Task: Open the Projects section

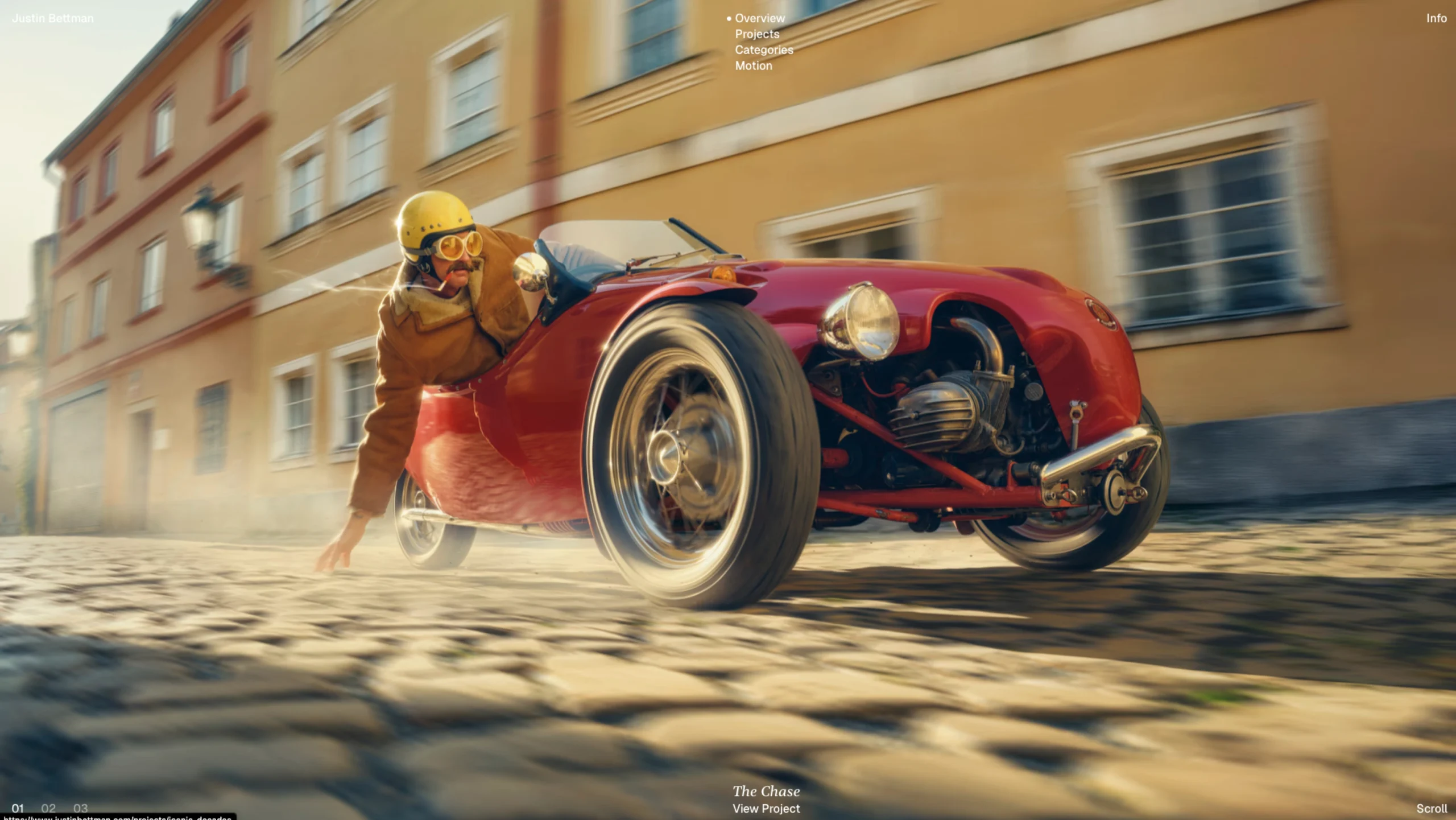Action: point(756,34)
